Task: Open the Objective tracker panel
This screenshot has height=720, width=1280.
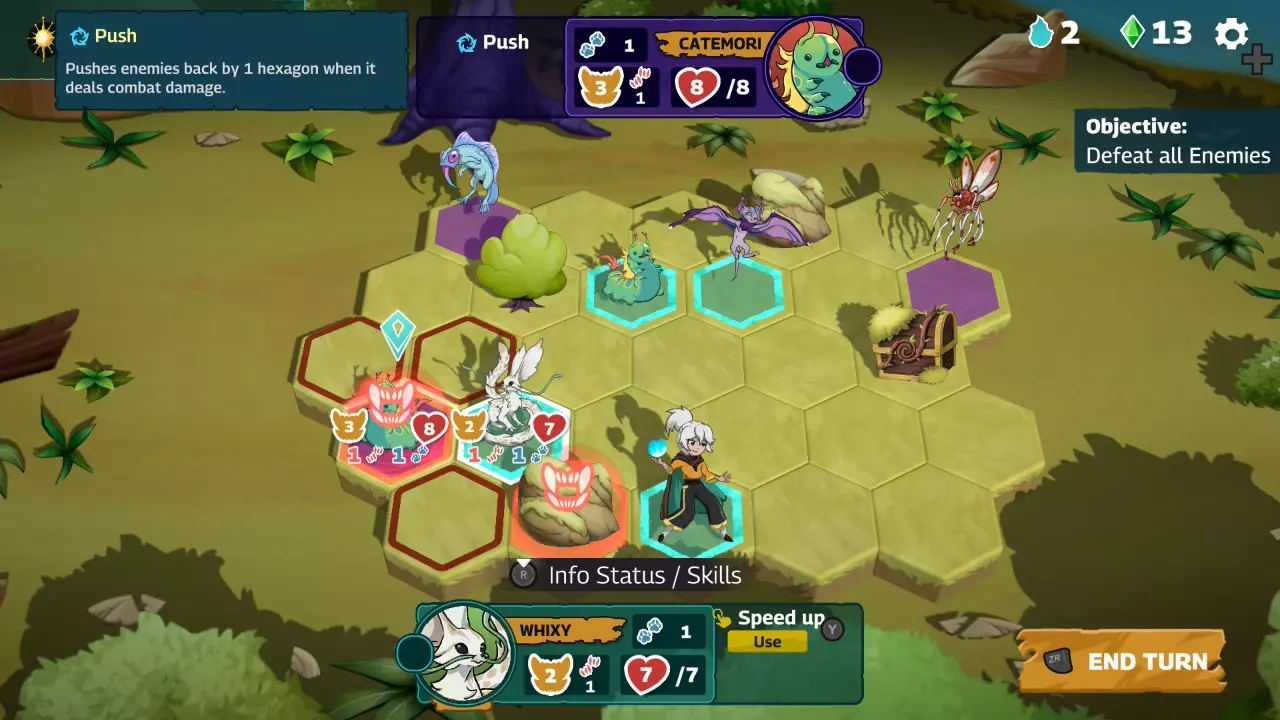Action: tap(1177, 141)
